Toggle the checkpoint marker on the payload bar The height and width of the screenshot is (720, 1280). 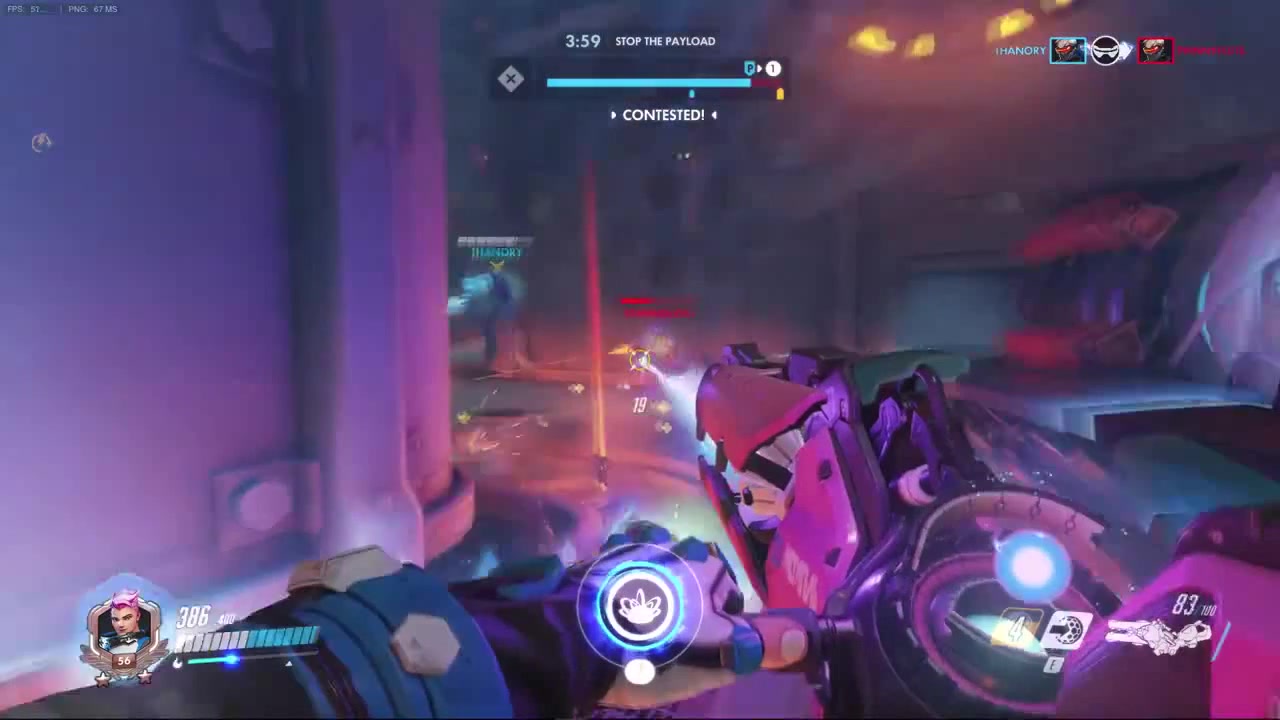coord(692,93)
